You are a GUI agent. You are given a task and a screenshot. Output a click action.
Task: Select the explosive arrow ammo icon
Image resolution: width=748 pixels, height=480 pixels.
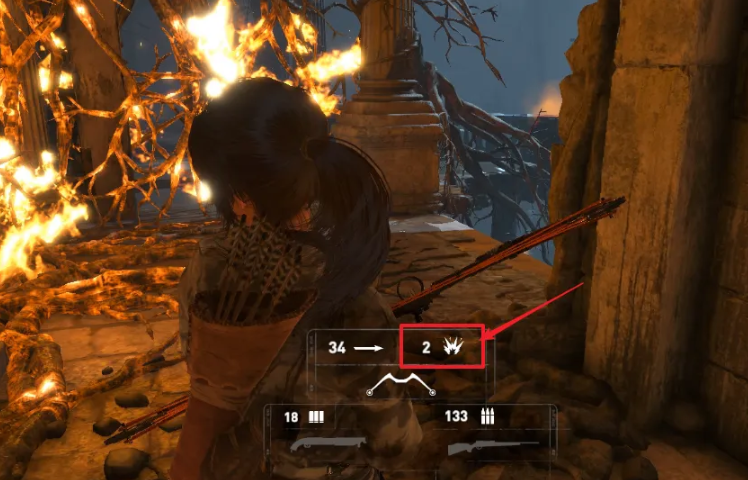coord(451,347)
